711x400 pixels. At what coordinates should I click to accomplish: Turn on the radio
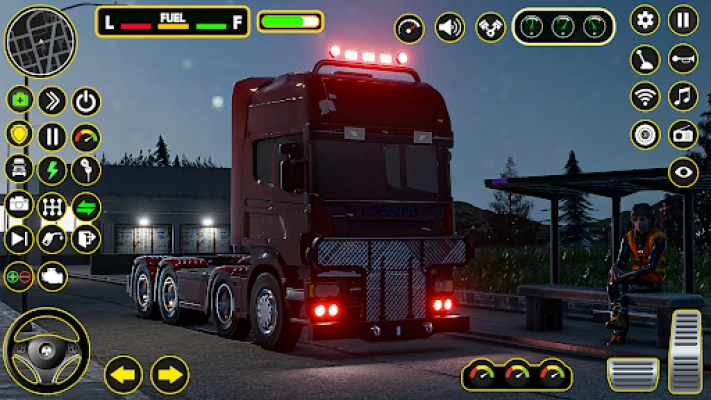[683, 134]
